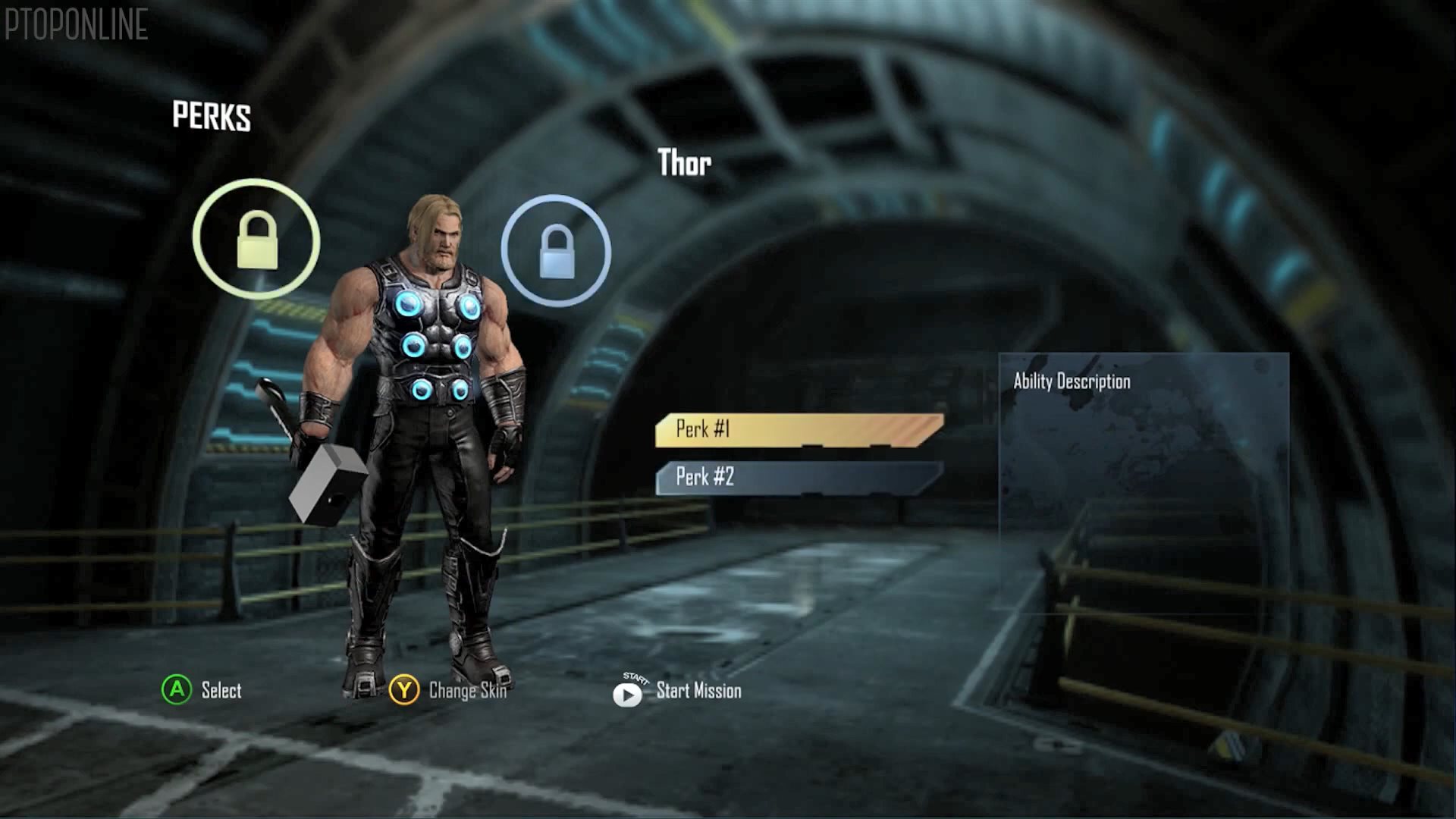Choose the Perk #2 entry
1456x819 pixels.
tap(799, 478)
